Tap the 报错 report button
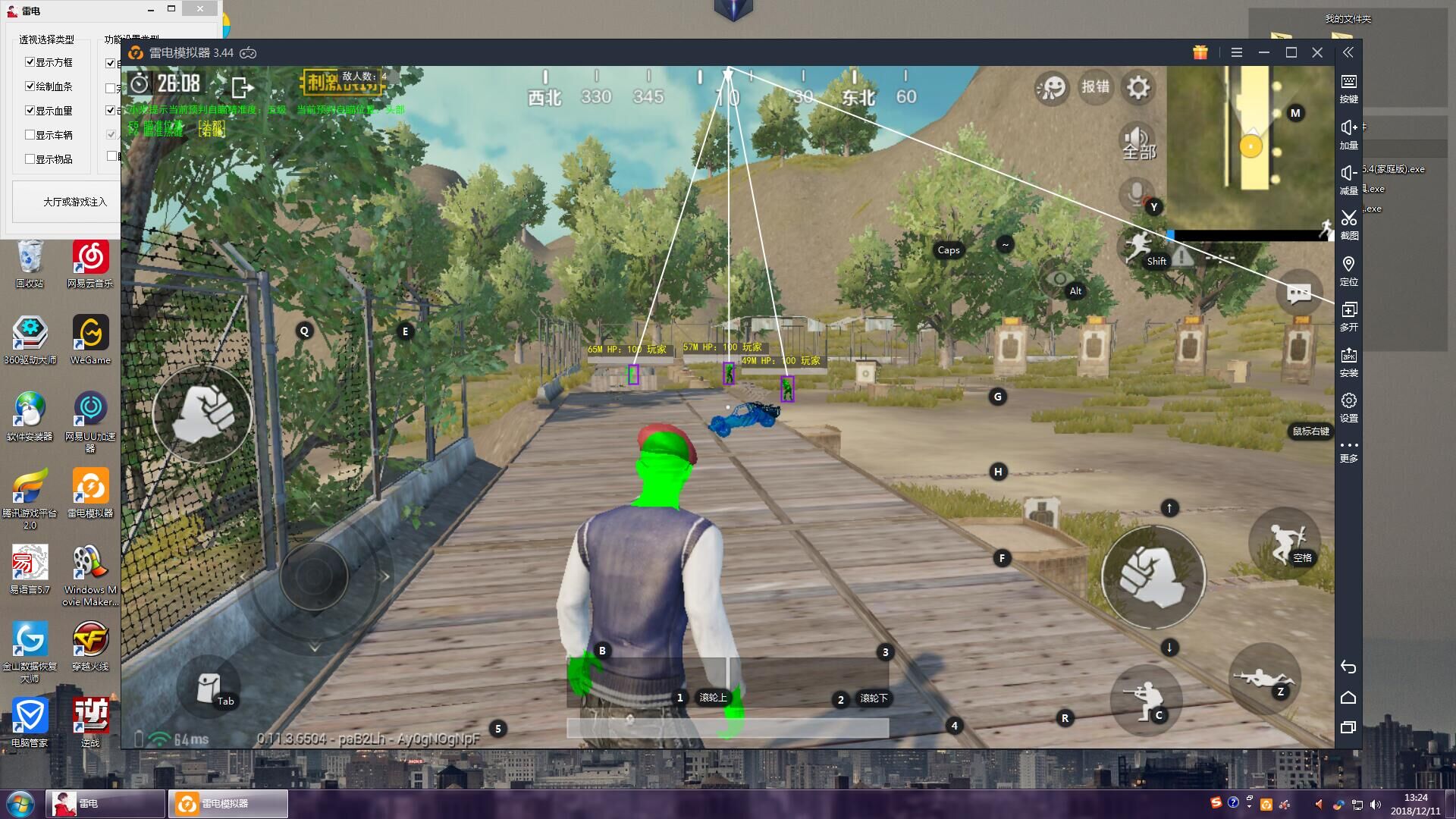Viewport: 1456px width, 819px height. [1095, 87]
